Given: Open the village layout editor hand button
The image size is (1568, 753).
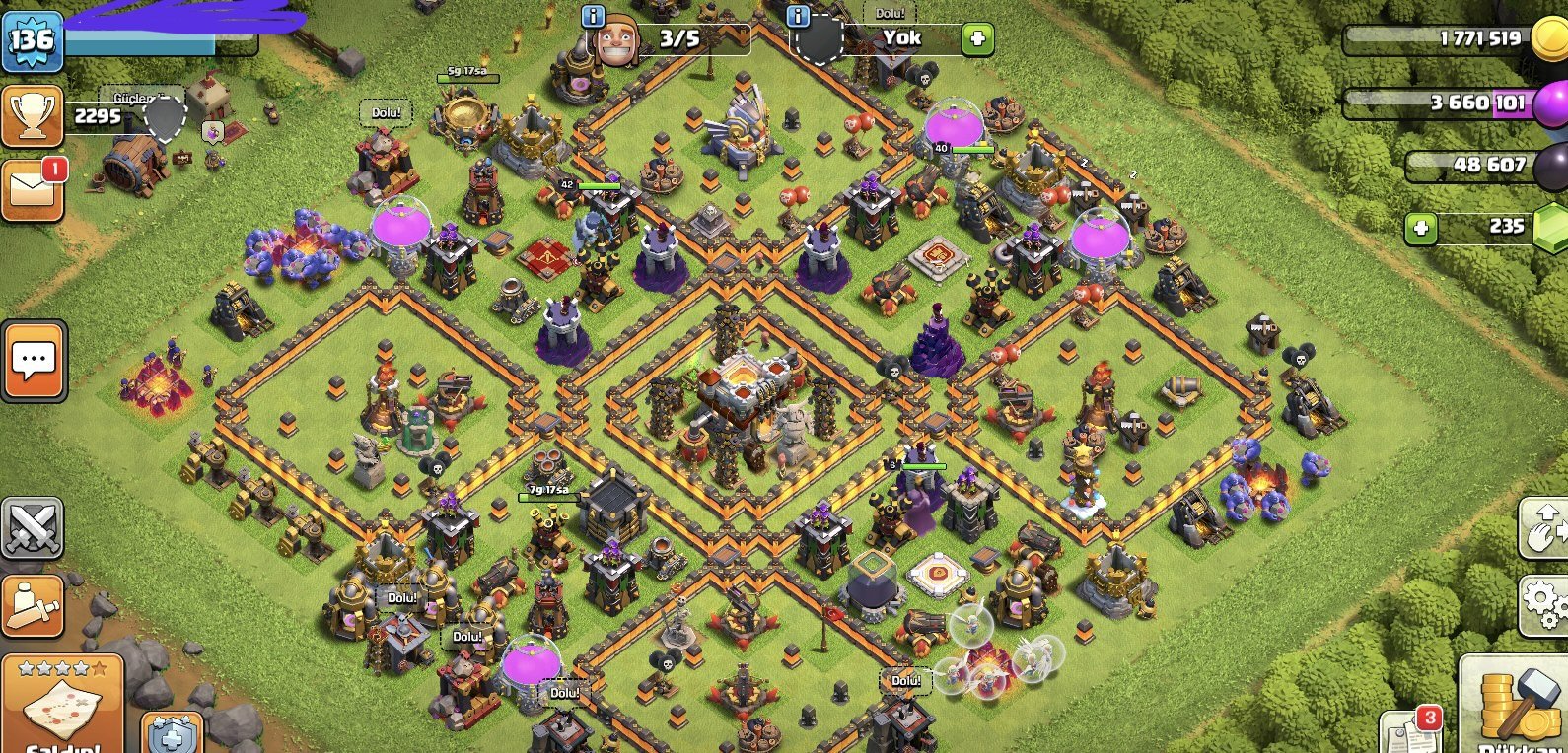Looking at the screenshot, I should (x=1543, y=528).
